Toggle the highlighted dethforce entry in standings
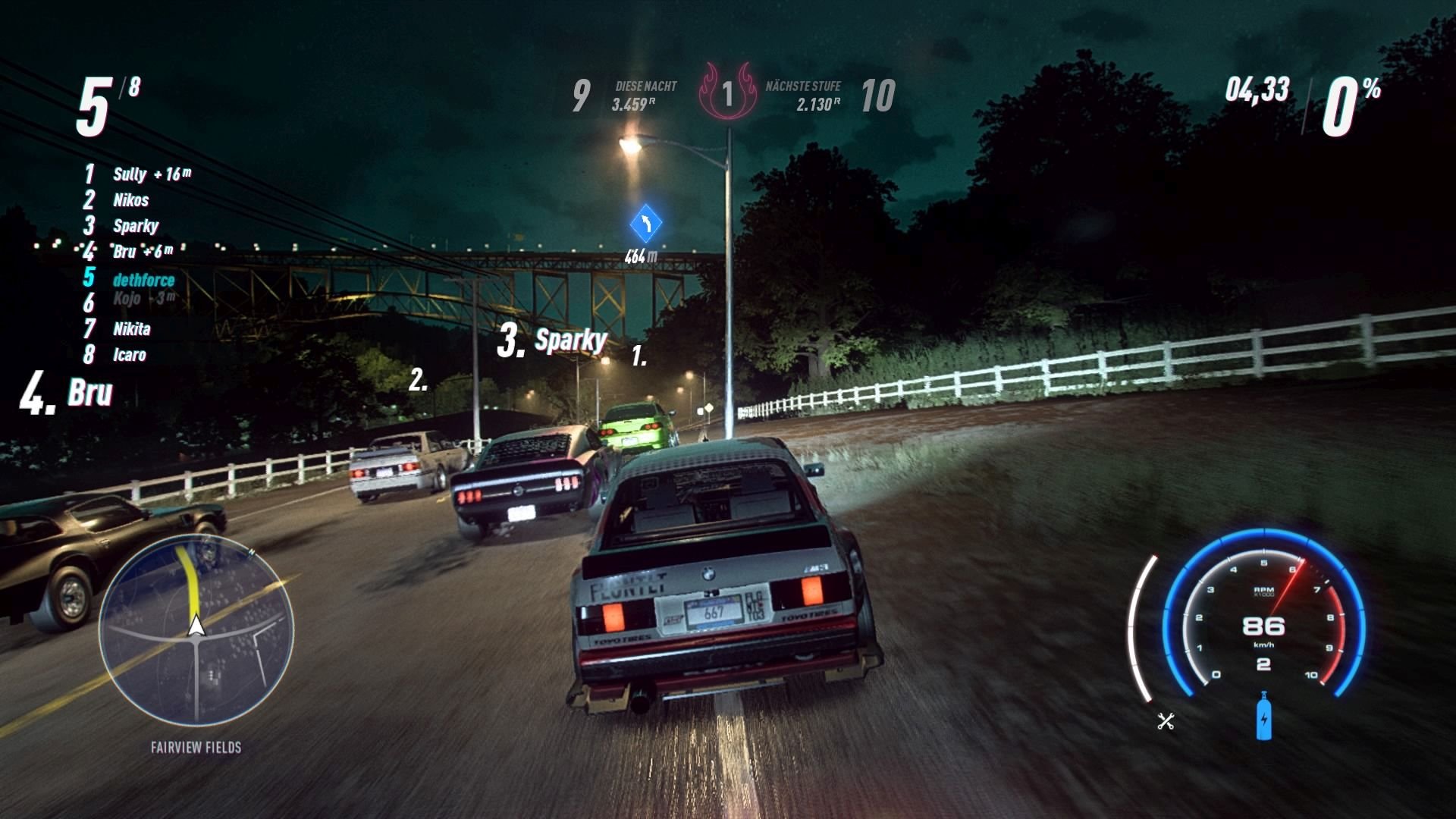The width and height of the screenshot is (1456, 819). (x=143, y=278)
